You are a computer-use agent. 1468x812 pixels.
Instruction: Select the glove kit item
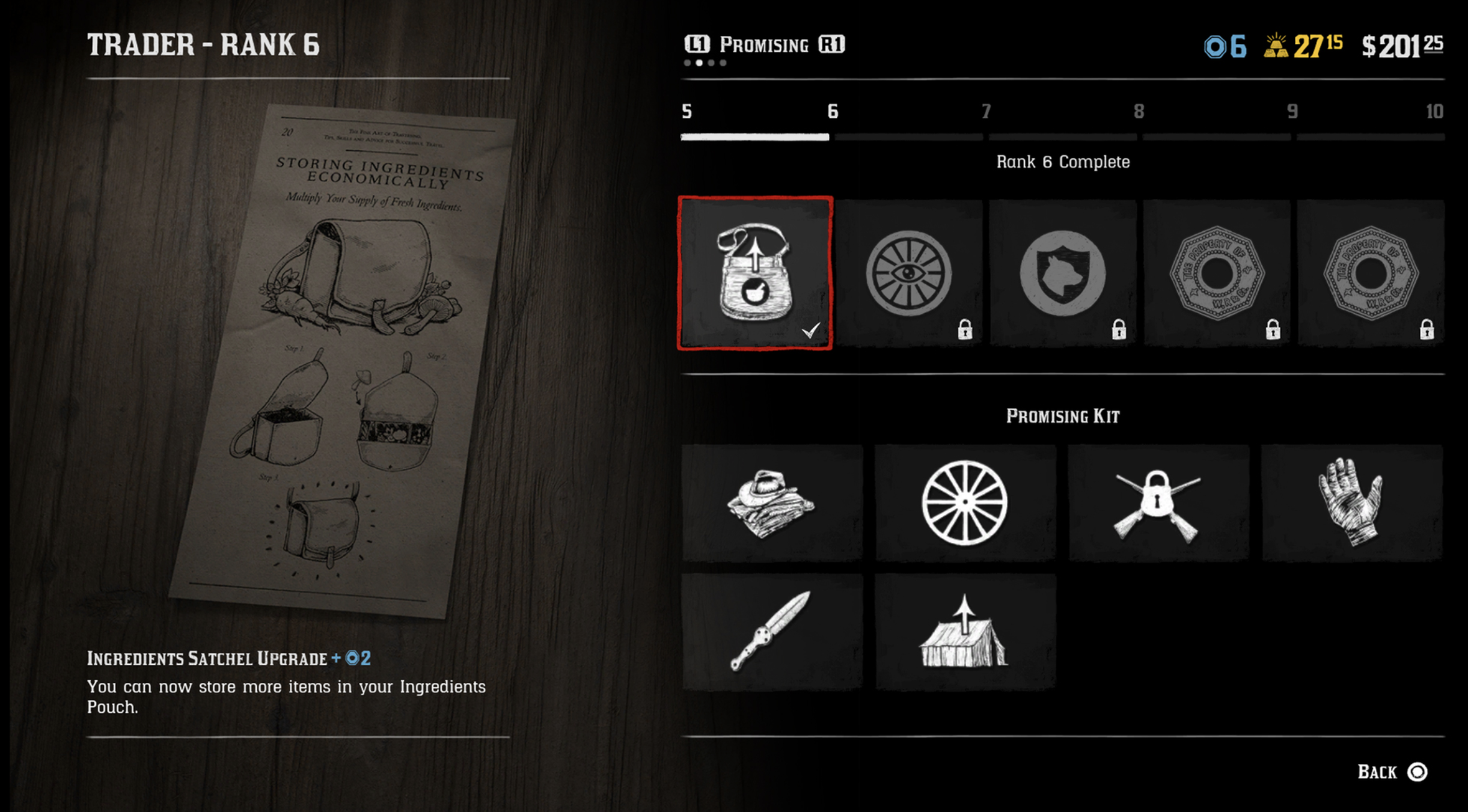[x=1351, y=502]
